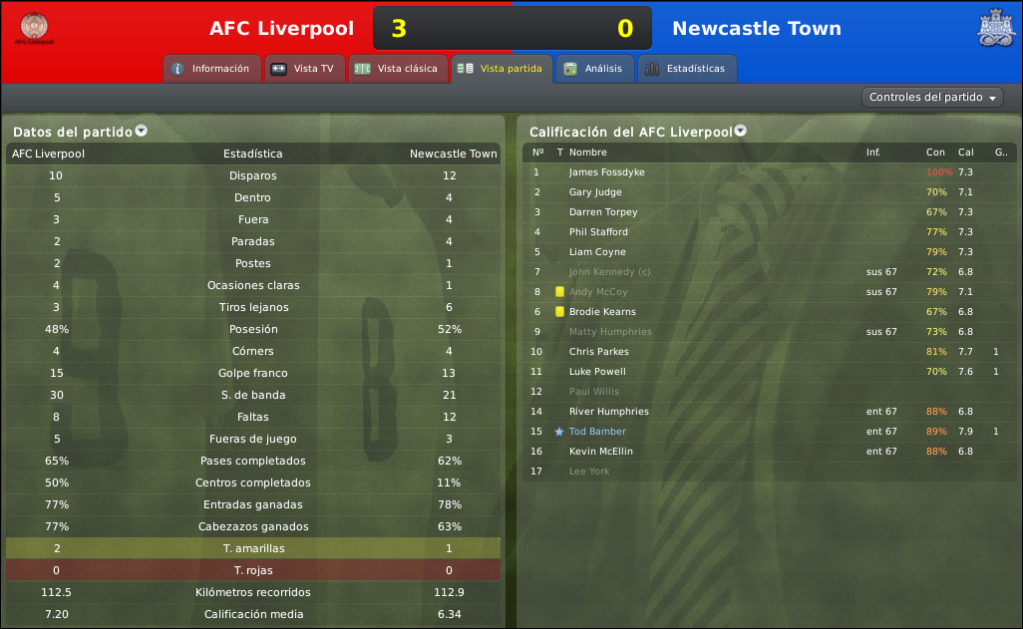The image size is (1023, 629).
Task: Switch to the Información tab
Action: [x=211, y=69]
